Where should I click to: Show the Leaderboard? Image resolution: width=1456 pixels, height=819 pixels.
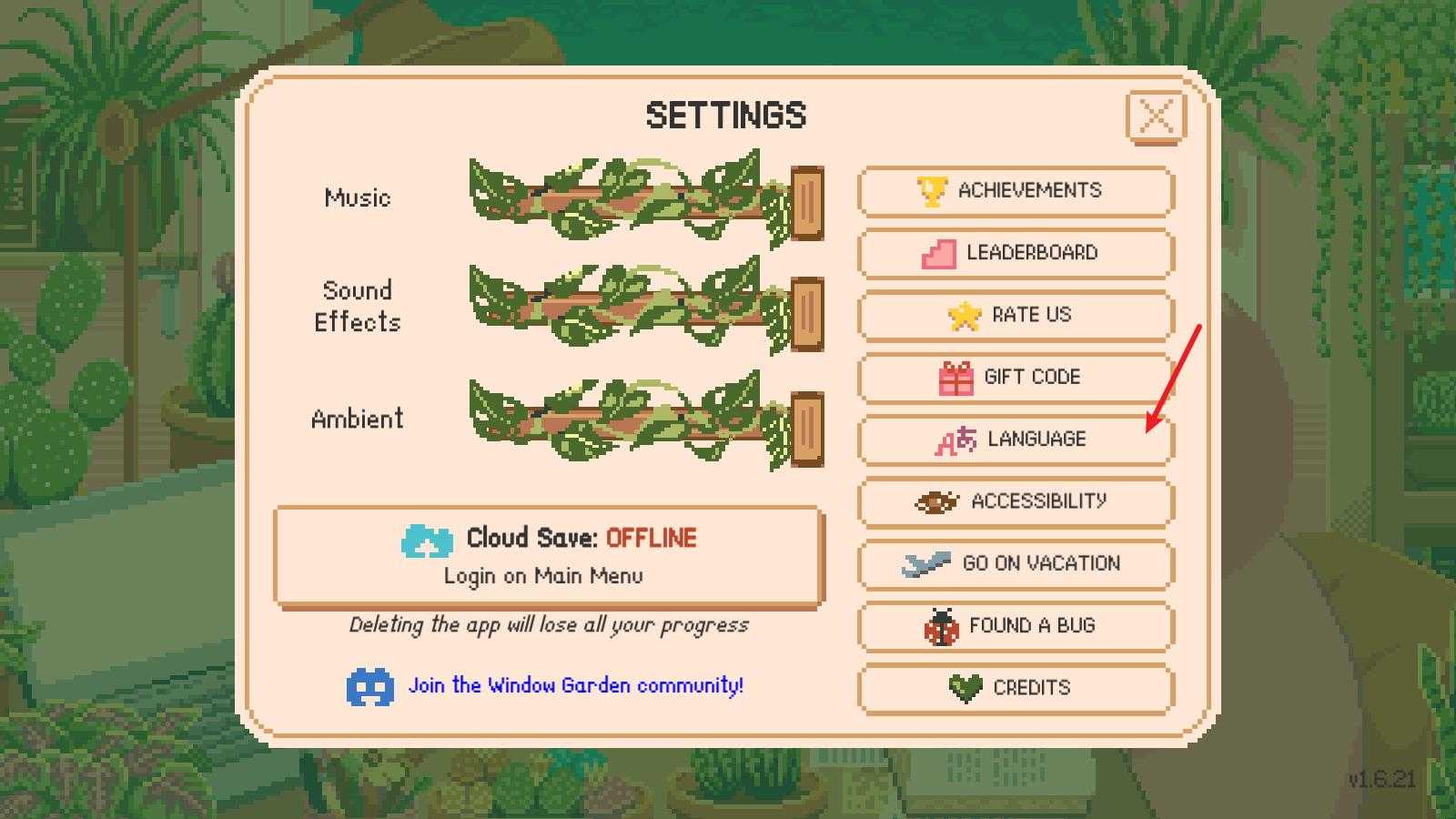pyautogui.click(x=1016, y=253)
